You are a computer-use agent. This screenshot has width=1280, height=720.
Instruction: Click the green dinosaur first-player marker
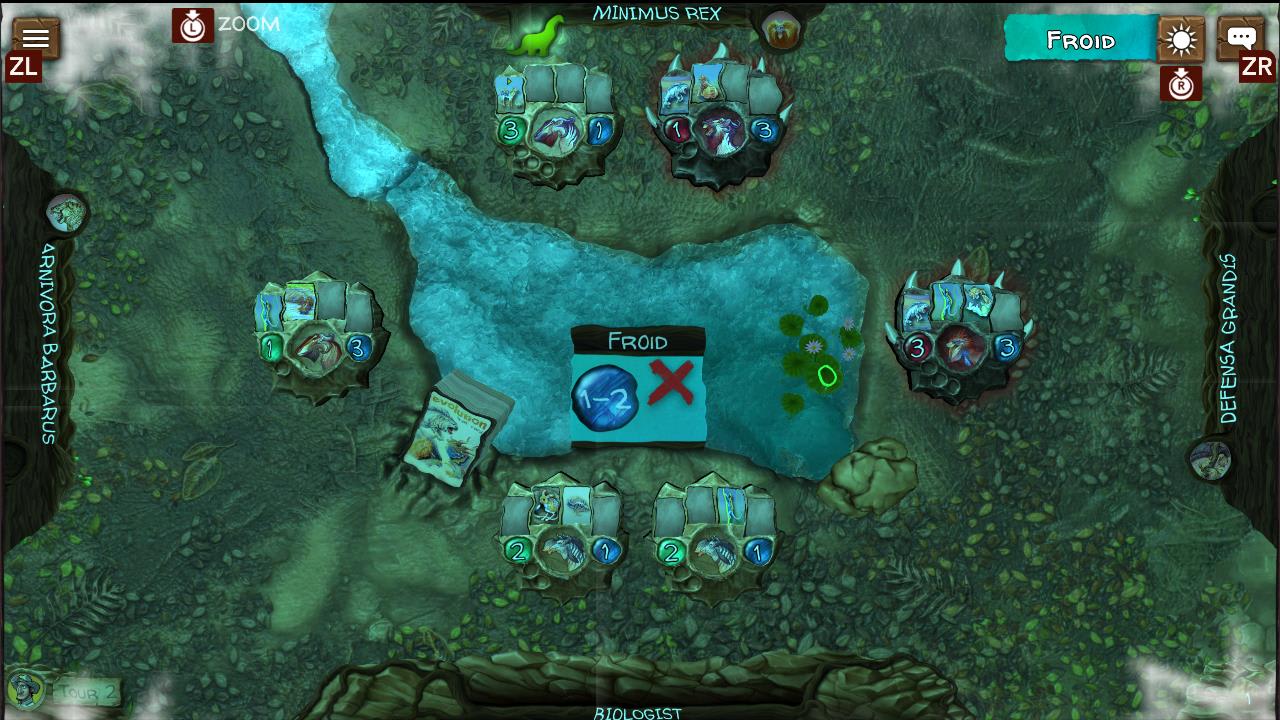535,38
